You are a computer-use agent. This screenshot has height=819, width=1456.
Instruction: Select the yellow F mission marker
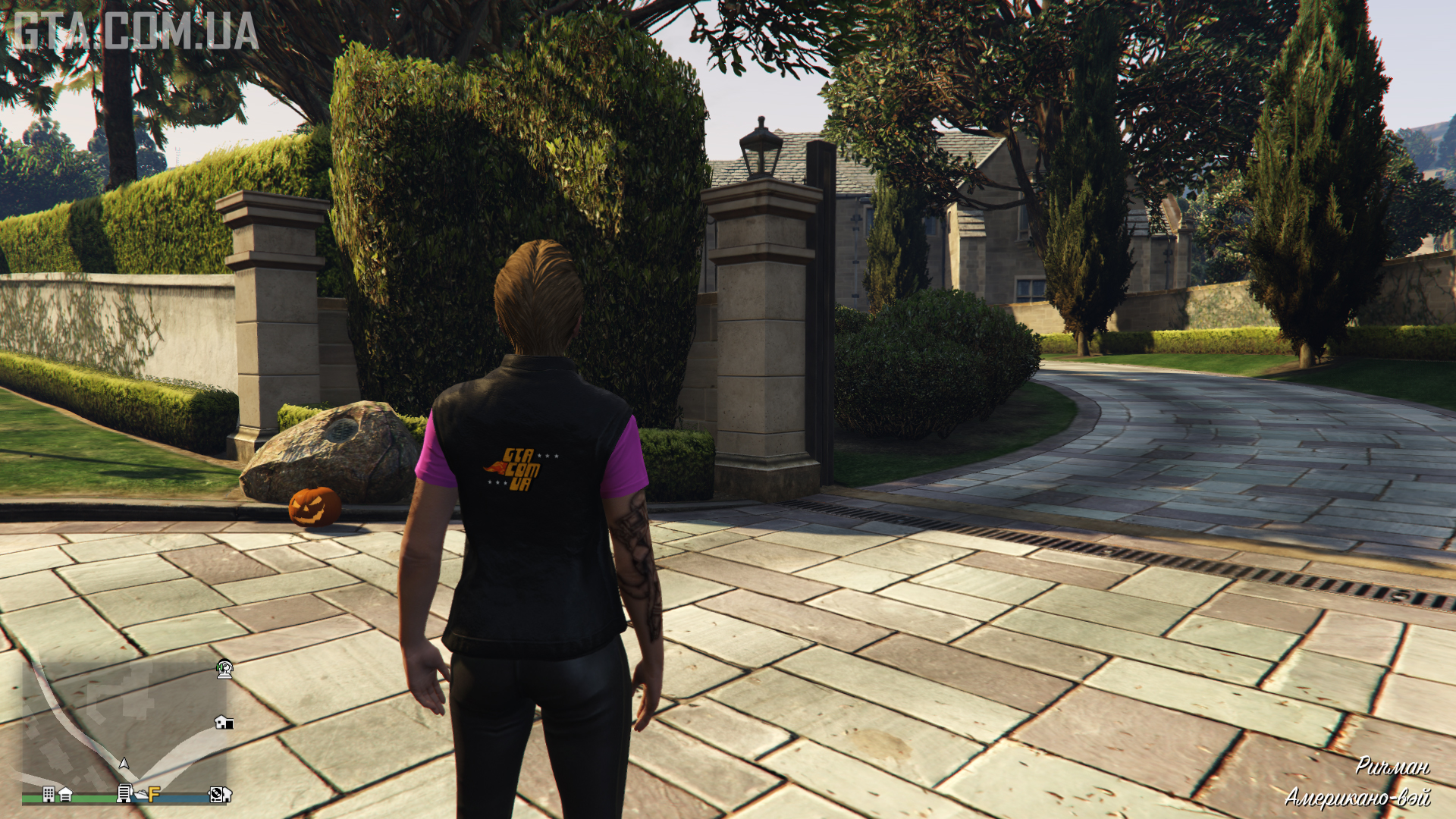[x=154, y=794]
